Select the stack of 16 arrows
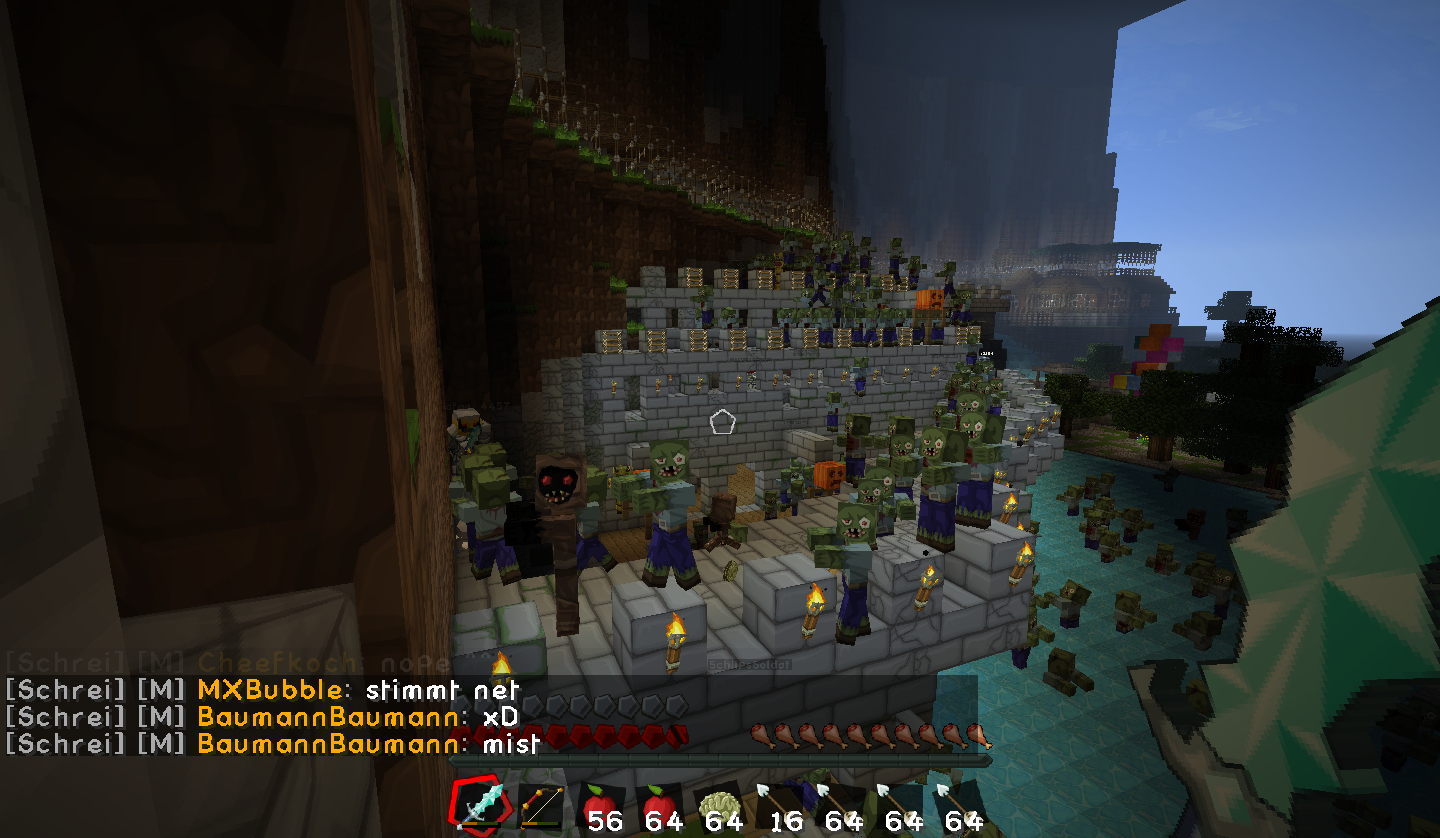The image size is (1440, 838). 779,806
